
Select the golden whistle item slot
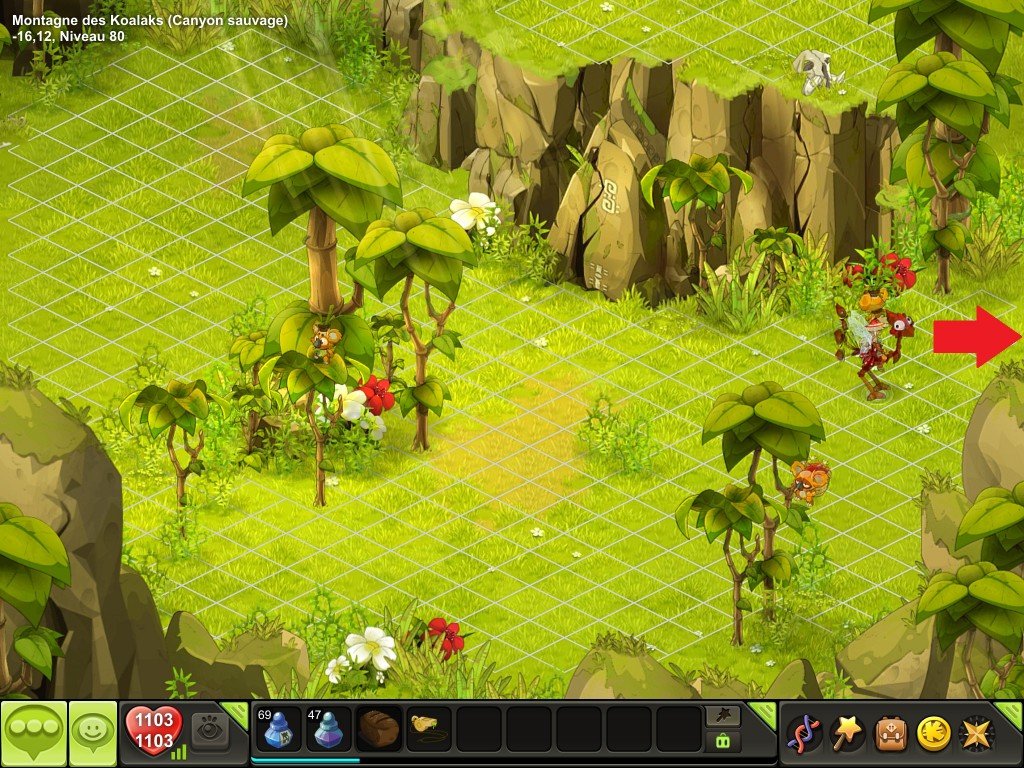tap(429, 730)
